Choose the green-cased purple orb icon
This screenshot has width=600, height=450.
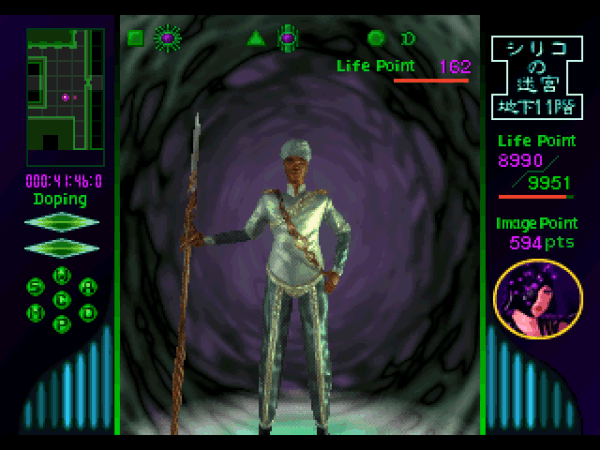287,39
